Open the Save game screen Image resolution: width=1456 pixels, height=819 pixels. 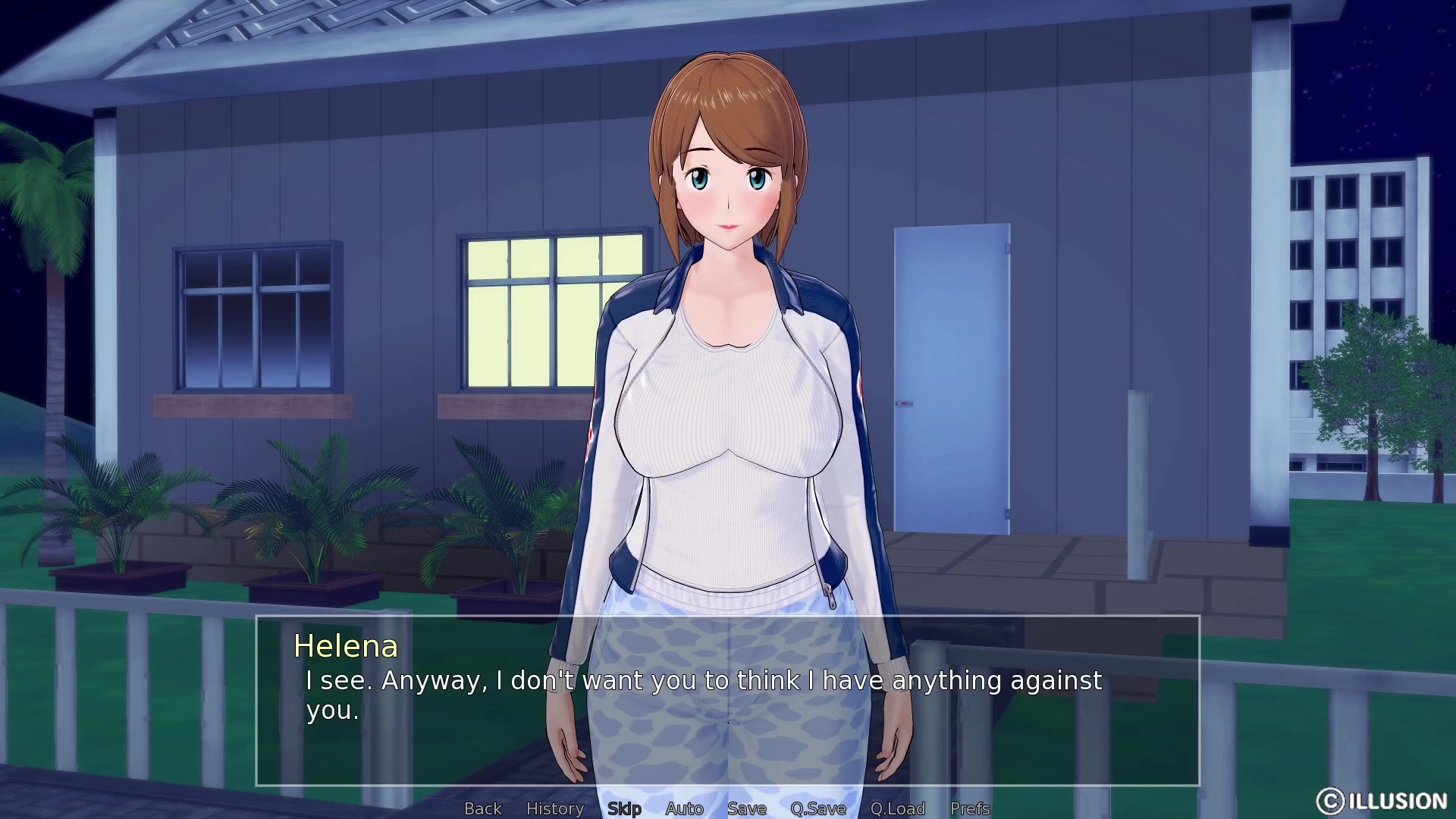click(747, 808)
